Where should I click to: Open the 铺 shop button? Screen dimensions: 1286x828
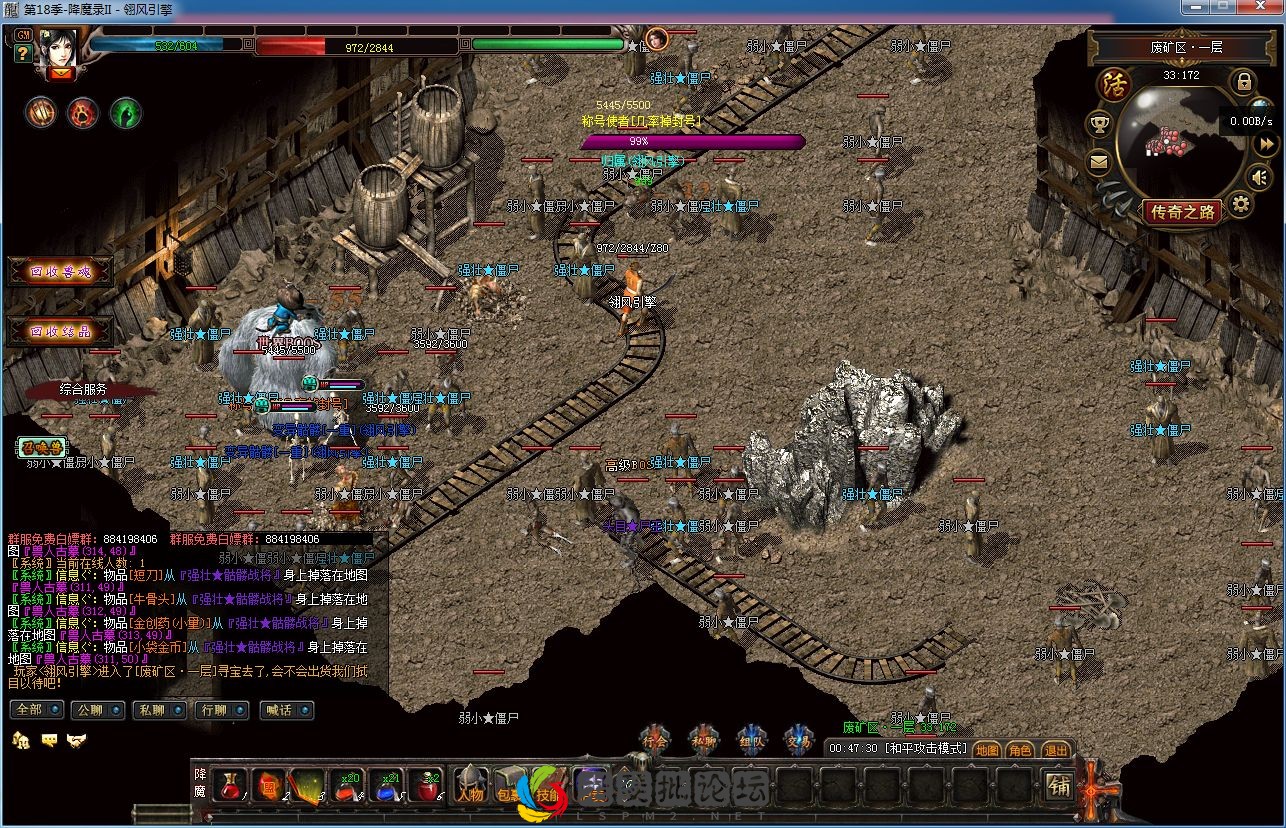click(1059, 786)
